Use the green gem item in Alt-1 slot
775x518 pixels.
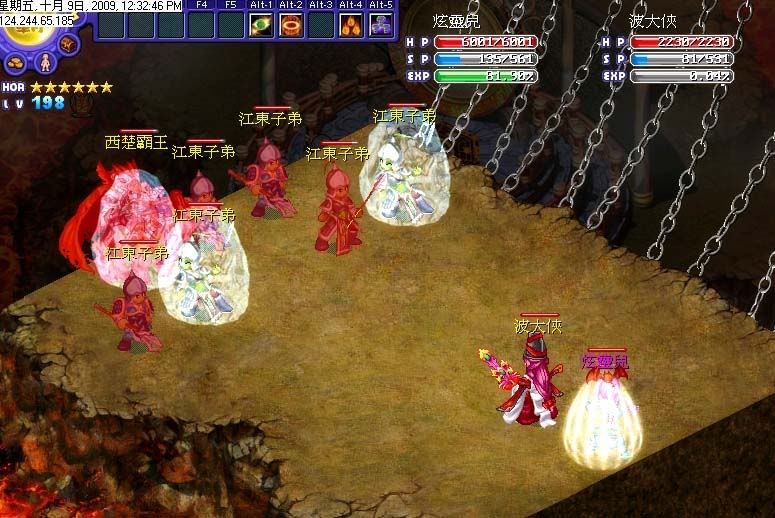click(x=261, y=25)
